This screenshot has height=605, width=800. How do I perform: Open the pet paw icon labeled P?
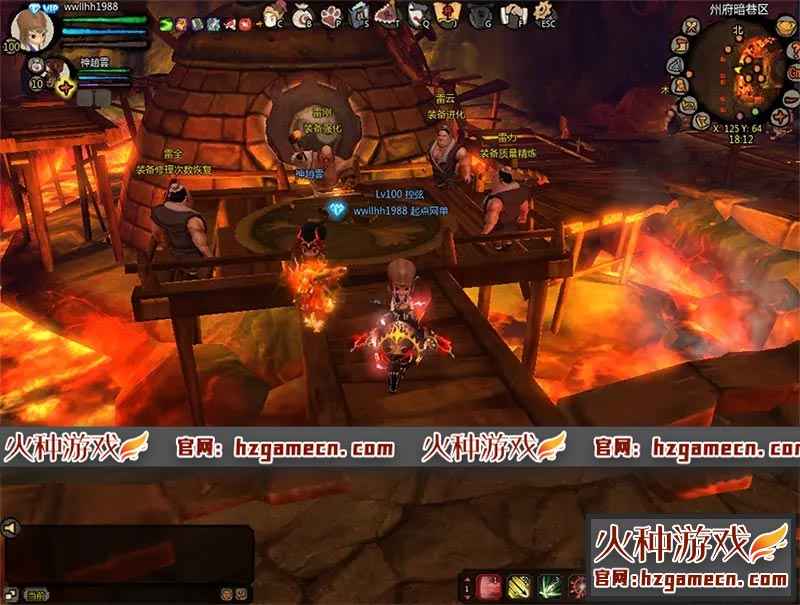[330, 14]
